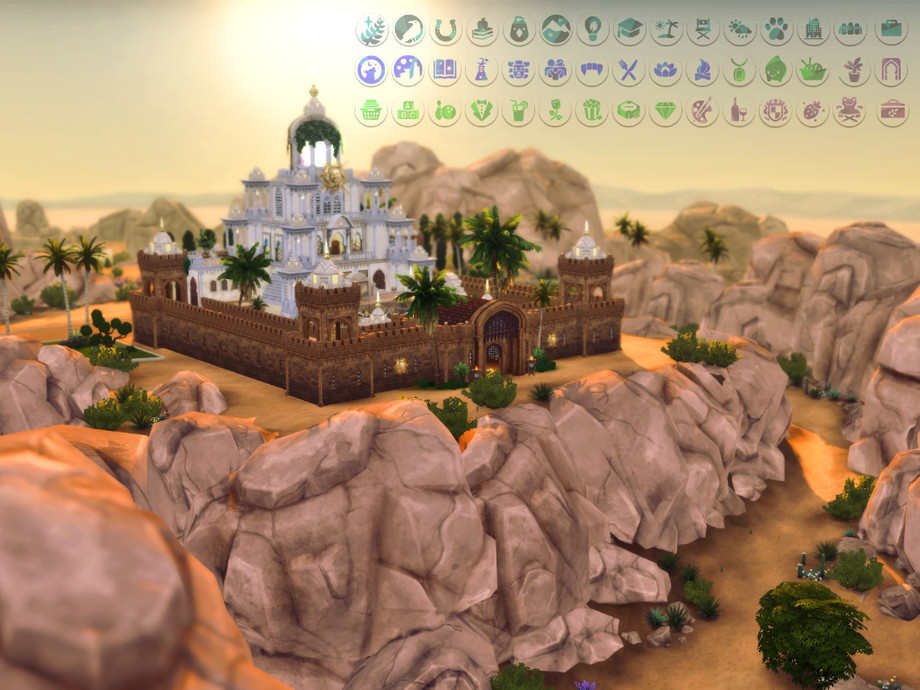Click the sun and rain cloud icon
Image resolution: width=920 pixels, height=690 pixels.
coord(739,29)
